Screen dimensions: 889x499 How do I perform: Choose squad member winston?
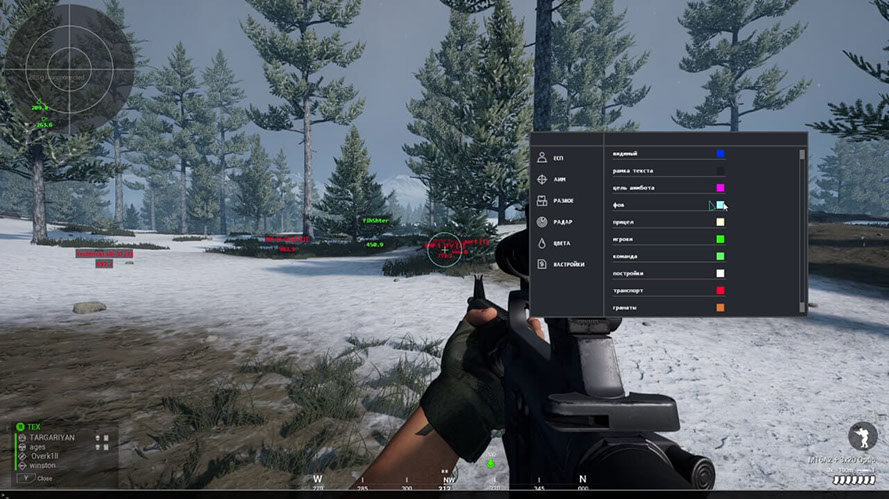point(44,464)
